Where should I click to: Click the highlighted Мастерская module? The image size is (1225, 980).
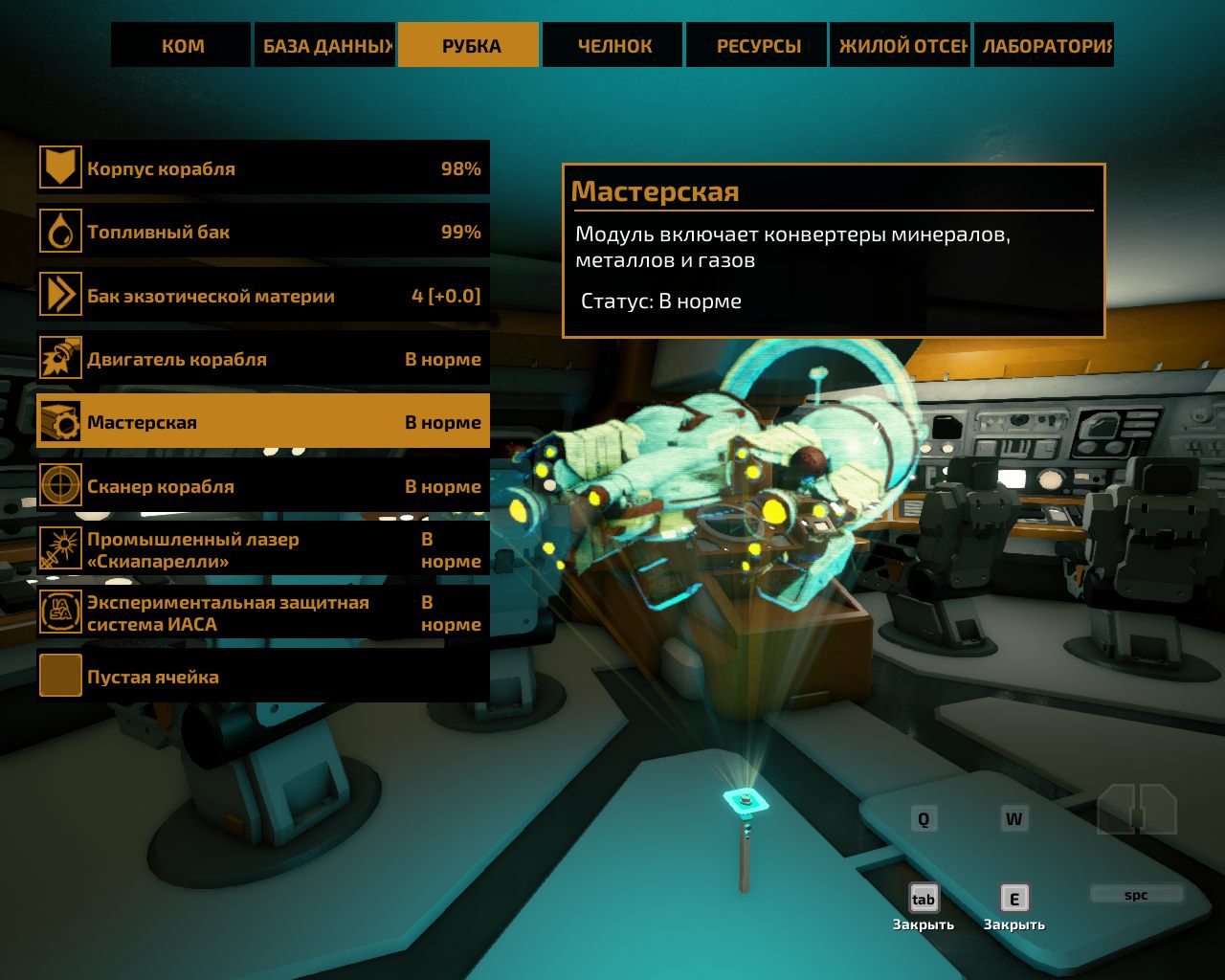pyautogui.click(x=263, y=422)
